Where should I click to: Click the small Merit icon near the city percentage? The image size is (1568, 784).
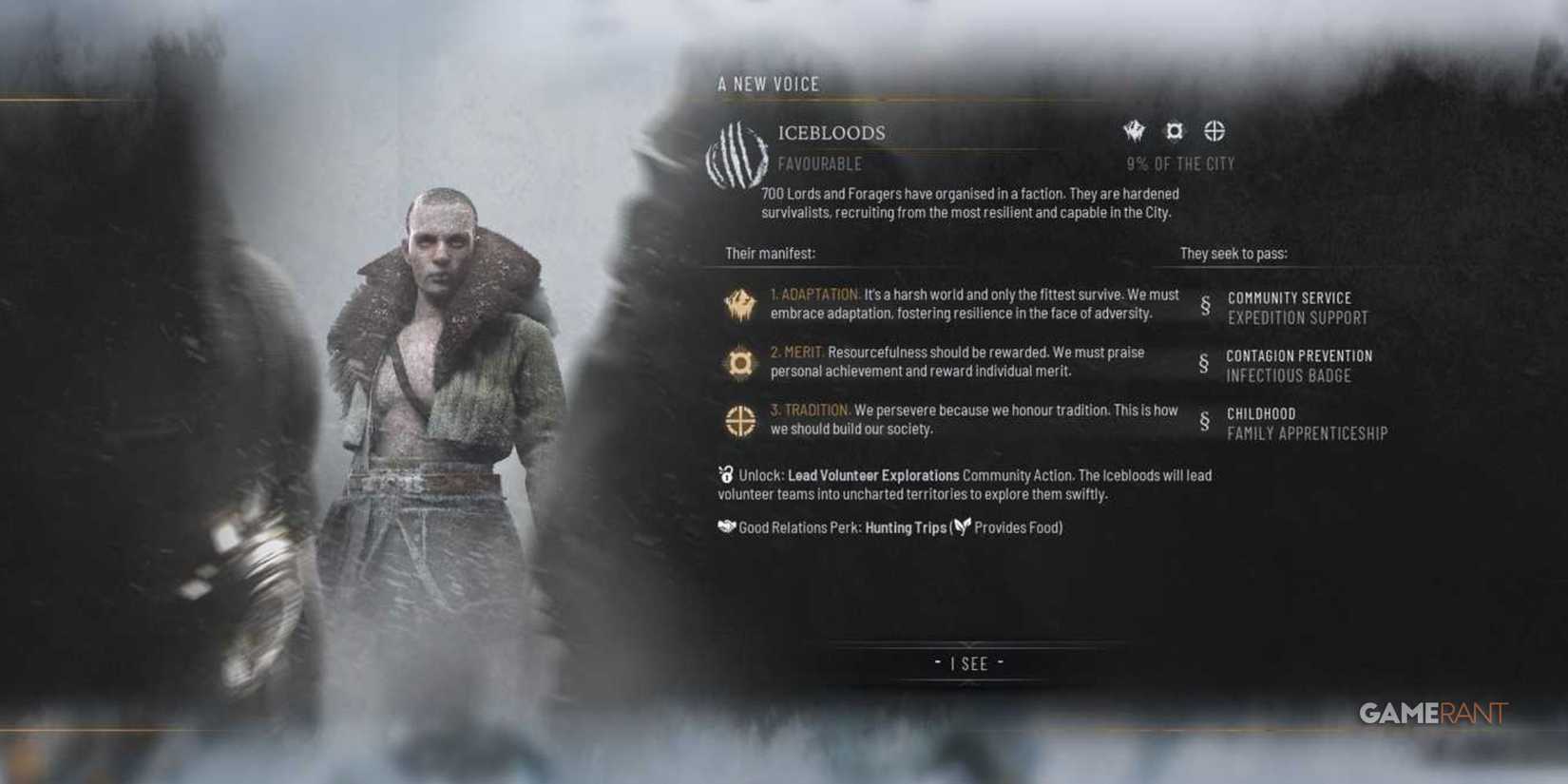(x=1175, y=130)
